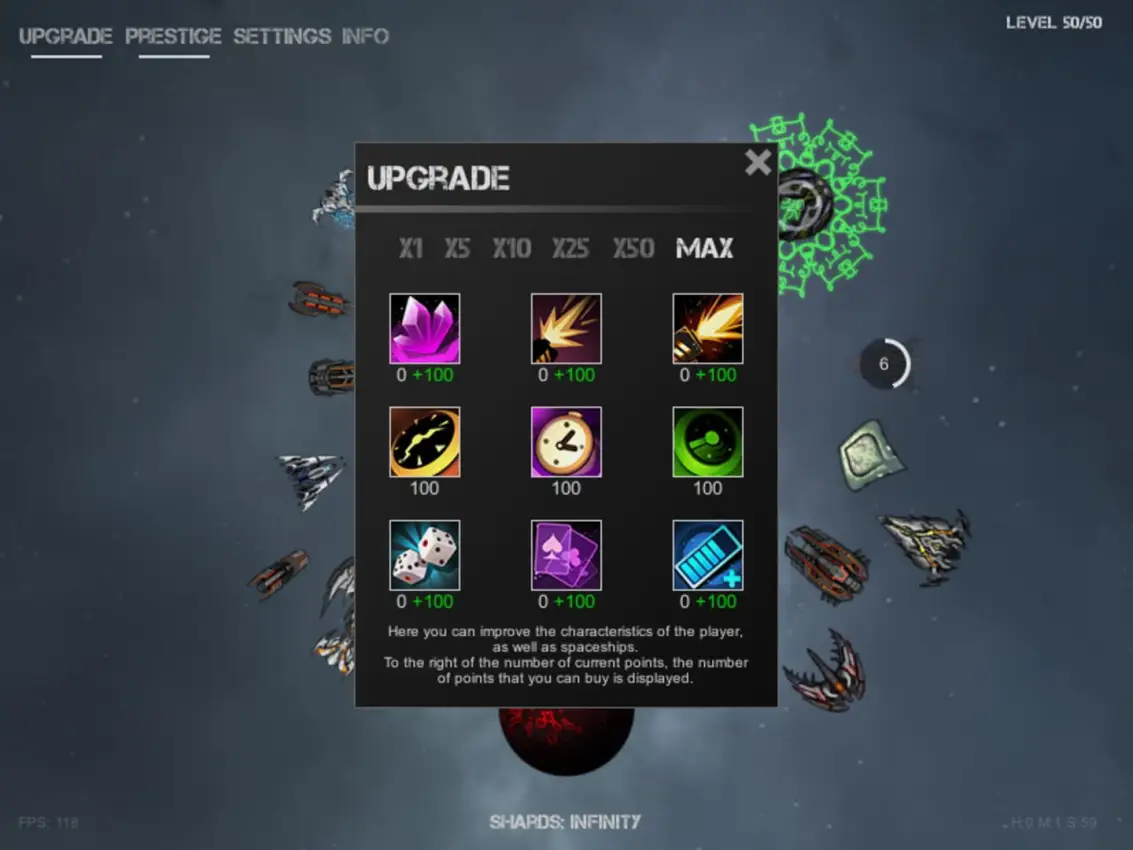Upgrade the blue battery plus icon
Viewport: 1133px width, 850px height.
coord(708,555)
